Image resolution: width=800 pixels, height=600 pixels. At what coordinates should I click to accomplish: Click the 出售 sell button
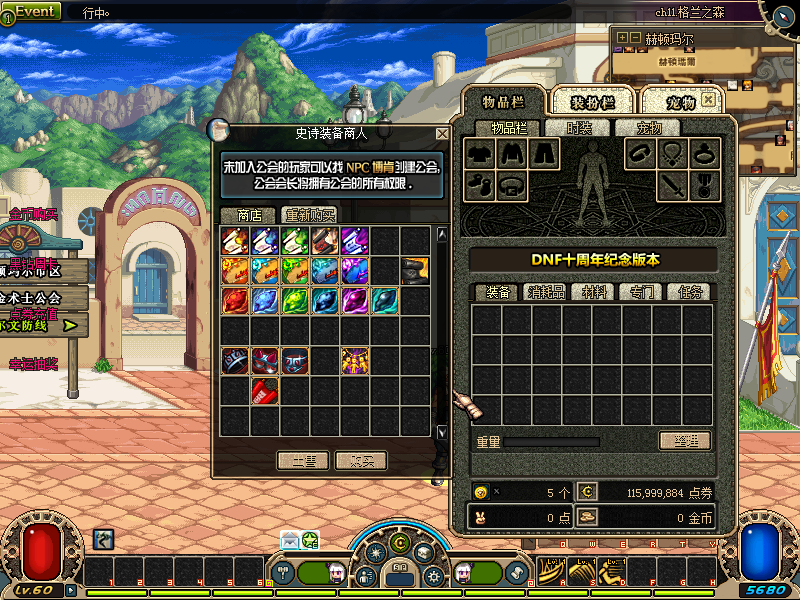coord(304,460)
